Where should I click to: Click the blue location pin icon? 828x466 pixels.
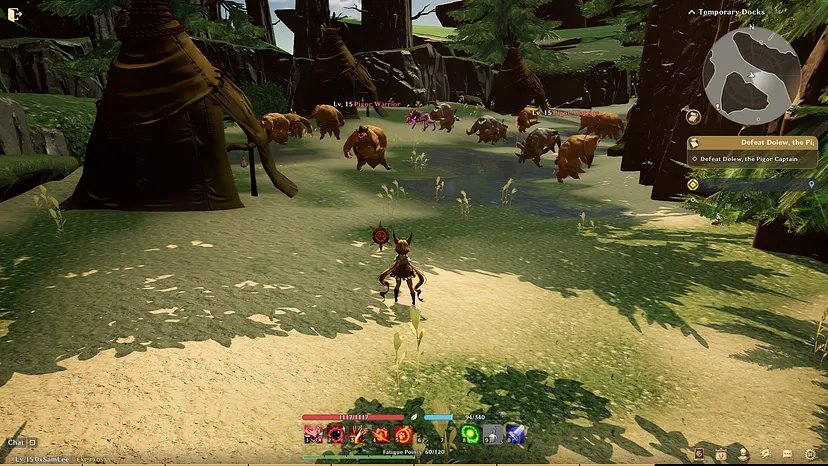tap(809, 185)
